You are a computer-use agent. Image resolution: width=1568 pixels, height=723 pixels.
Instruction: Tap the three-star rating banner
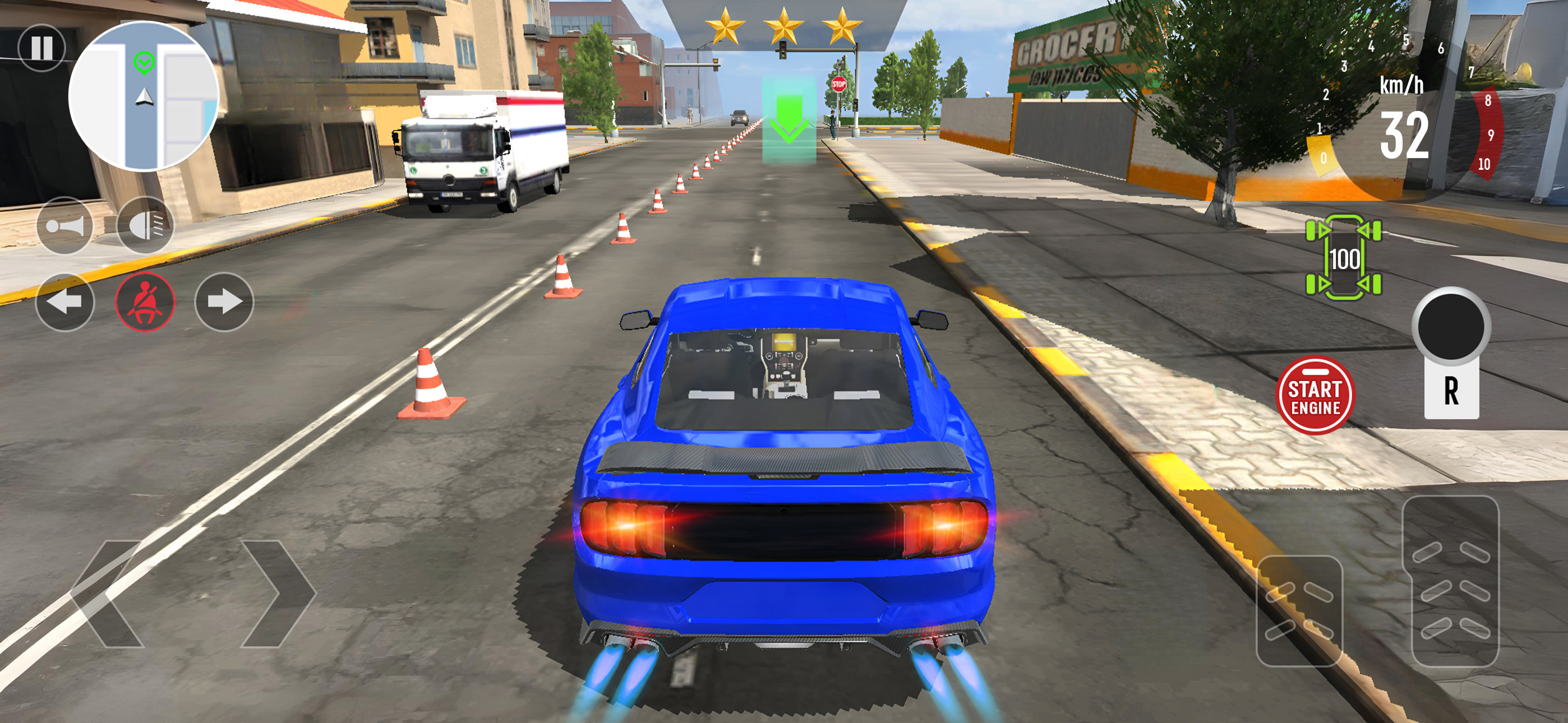click(x=784, y=26)
